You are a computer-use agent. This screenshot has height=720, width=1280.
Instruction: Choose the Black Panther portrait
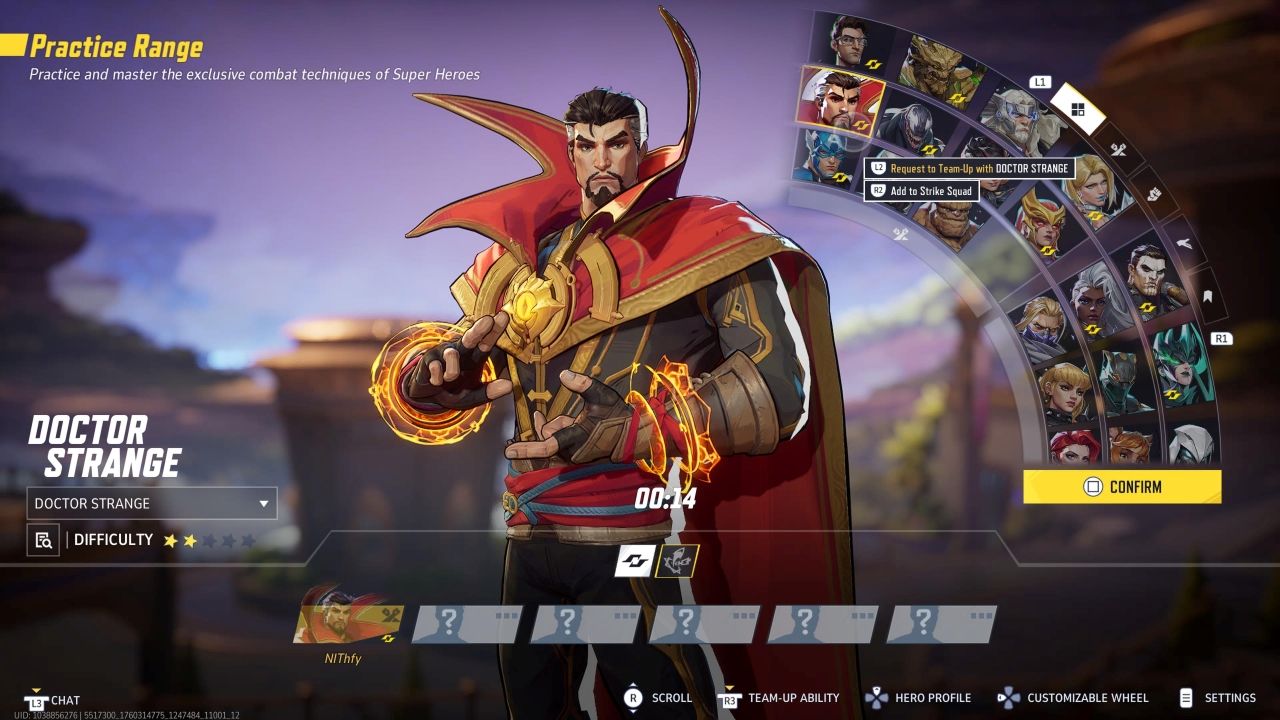click(1125, 379)
